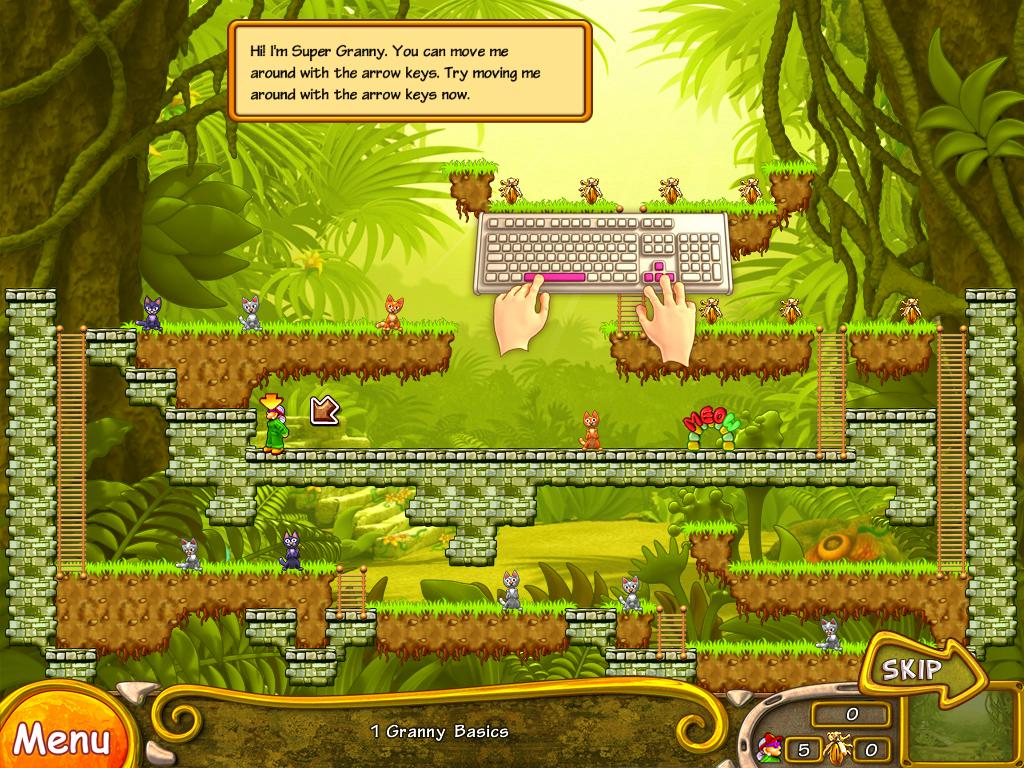This screenshot has width=1024, height=768.
Task: Skip the tutorial with the SKIP arrow
Action: pyautogui.click(x=913, y=669)
